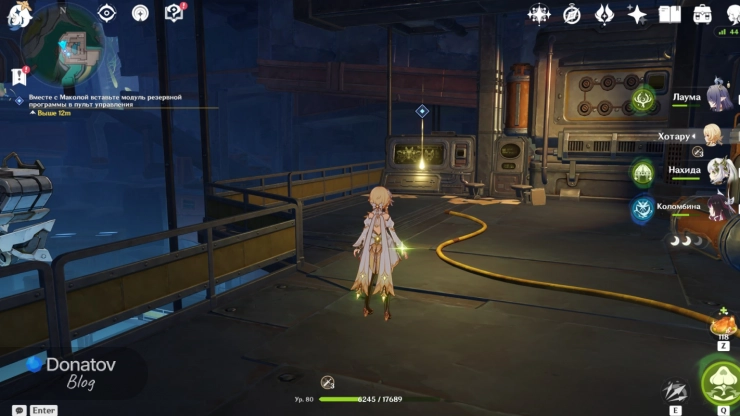Open the tutorial book icon with red notification
740x416 pixels.
pos(174,13)
